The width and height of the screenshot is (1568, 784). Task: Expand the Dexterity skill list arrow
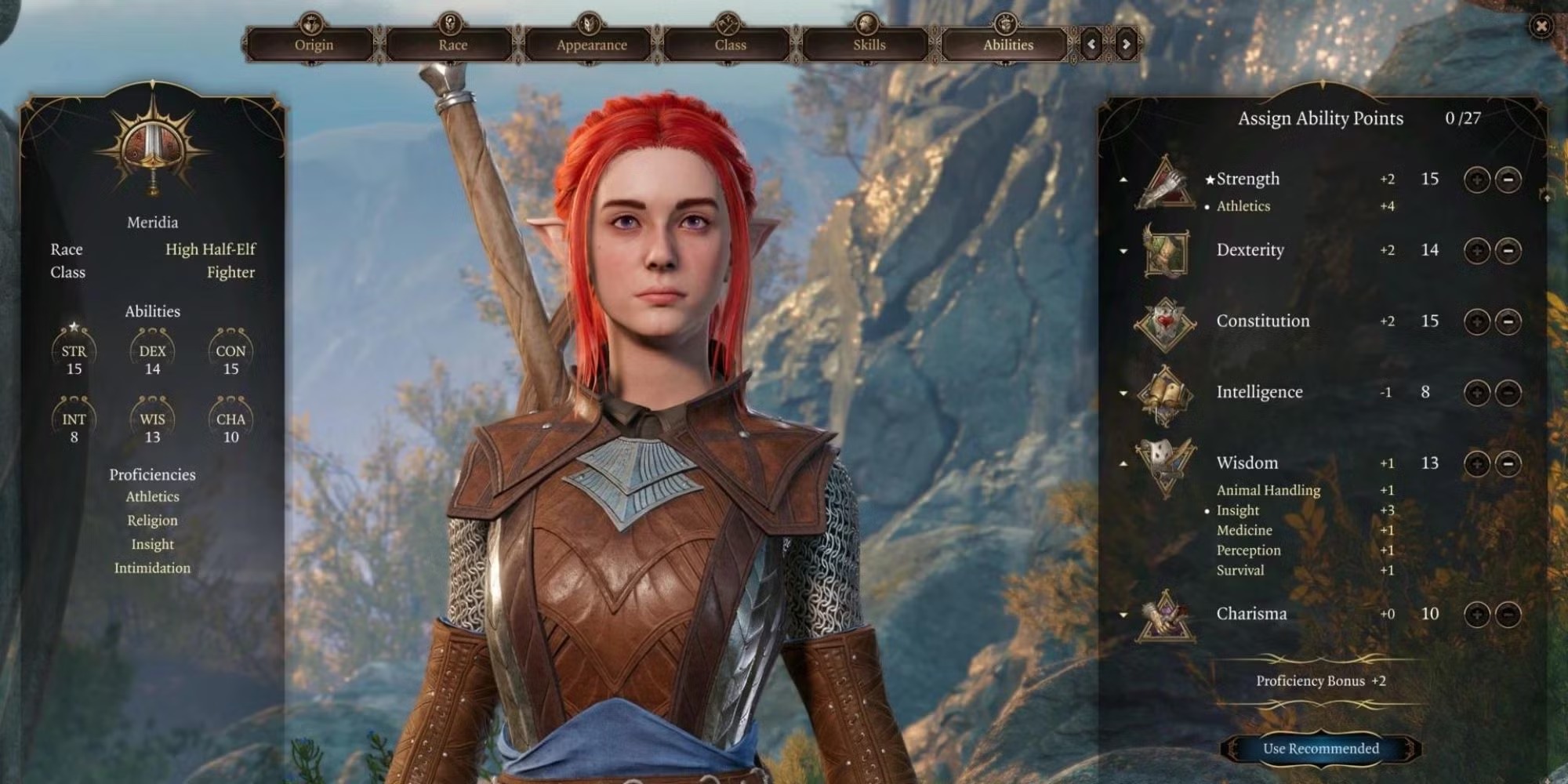click(x=1123, y=252)
